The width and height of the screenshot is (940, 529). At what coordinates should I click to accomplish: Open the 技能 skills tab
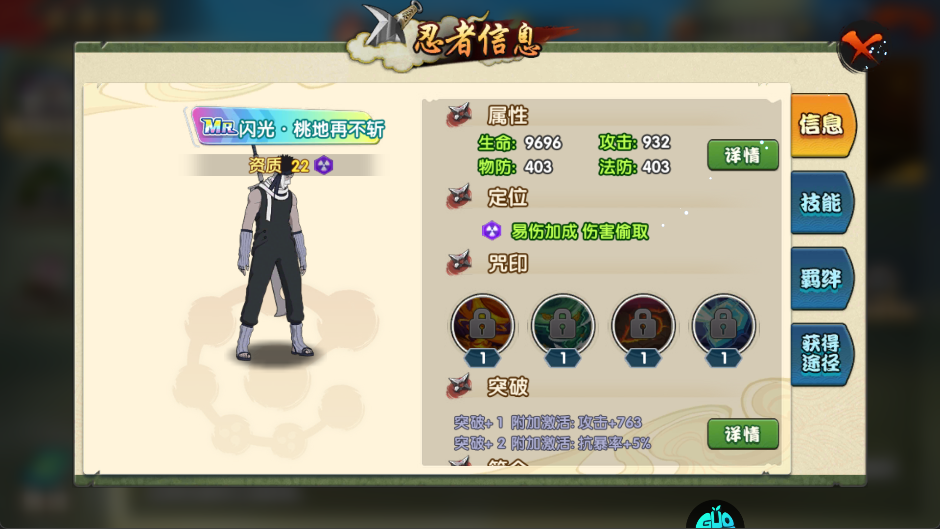tap(821, 202)
